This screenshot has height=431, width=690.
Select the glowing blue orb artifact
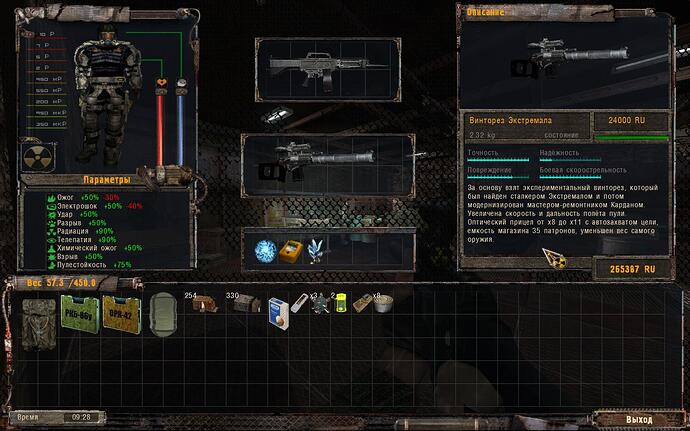[265, 250]
